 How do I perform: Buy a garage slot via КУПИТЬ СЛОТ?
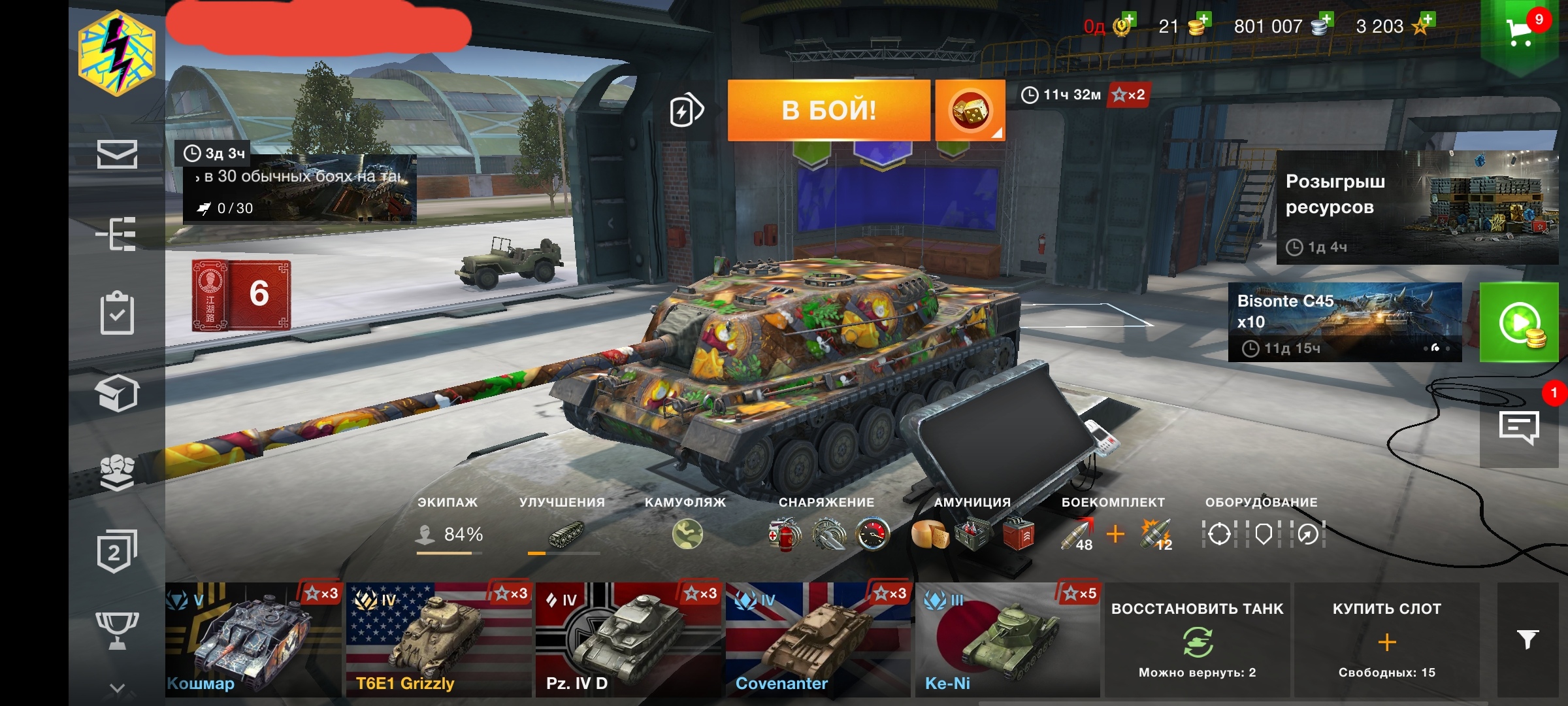(1386, 639)
